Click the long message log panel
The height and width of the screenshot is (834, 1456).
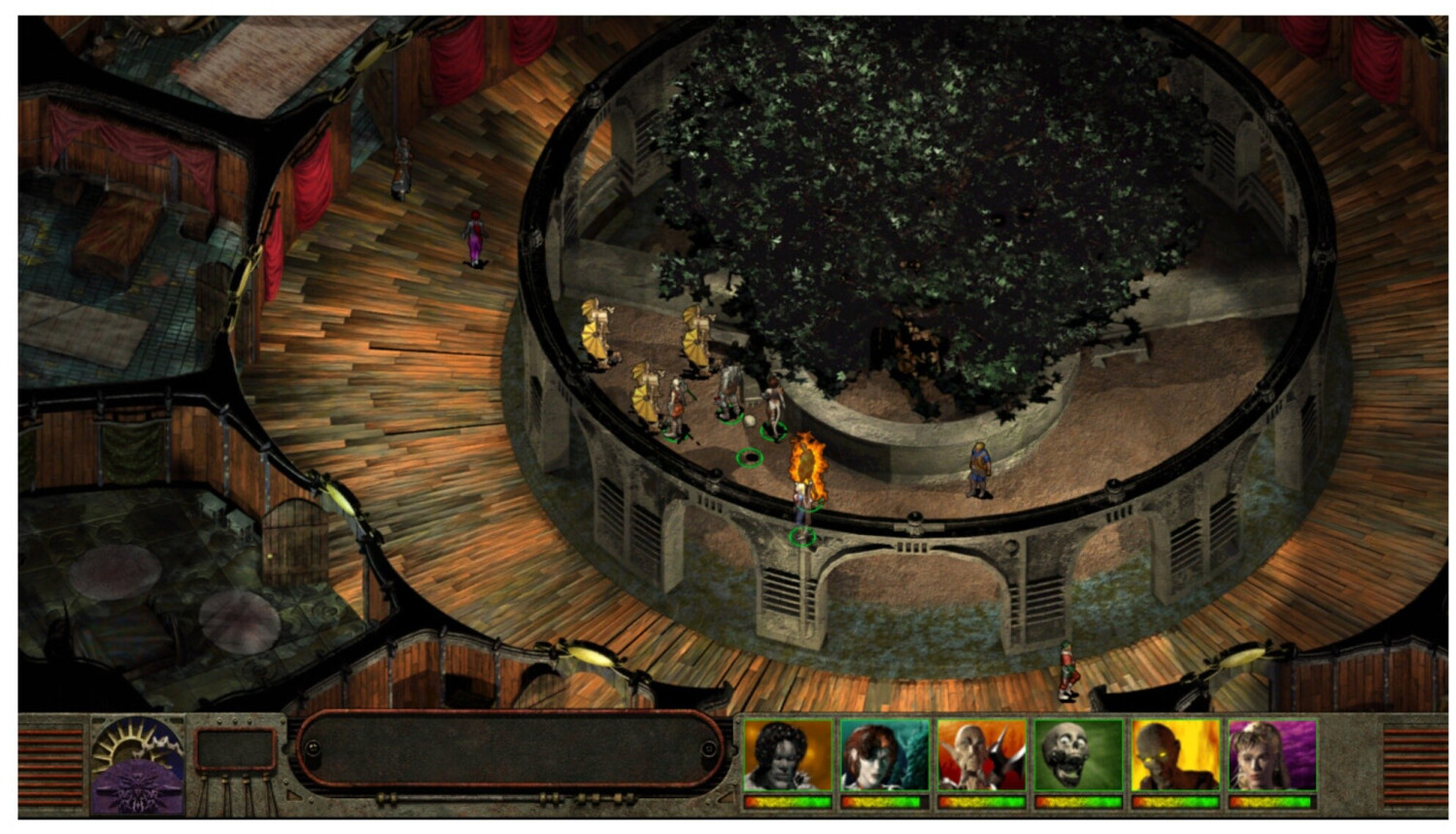pos(510,750)
